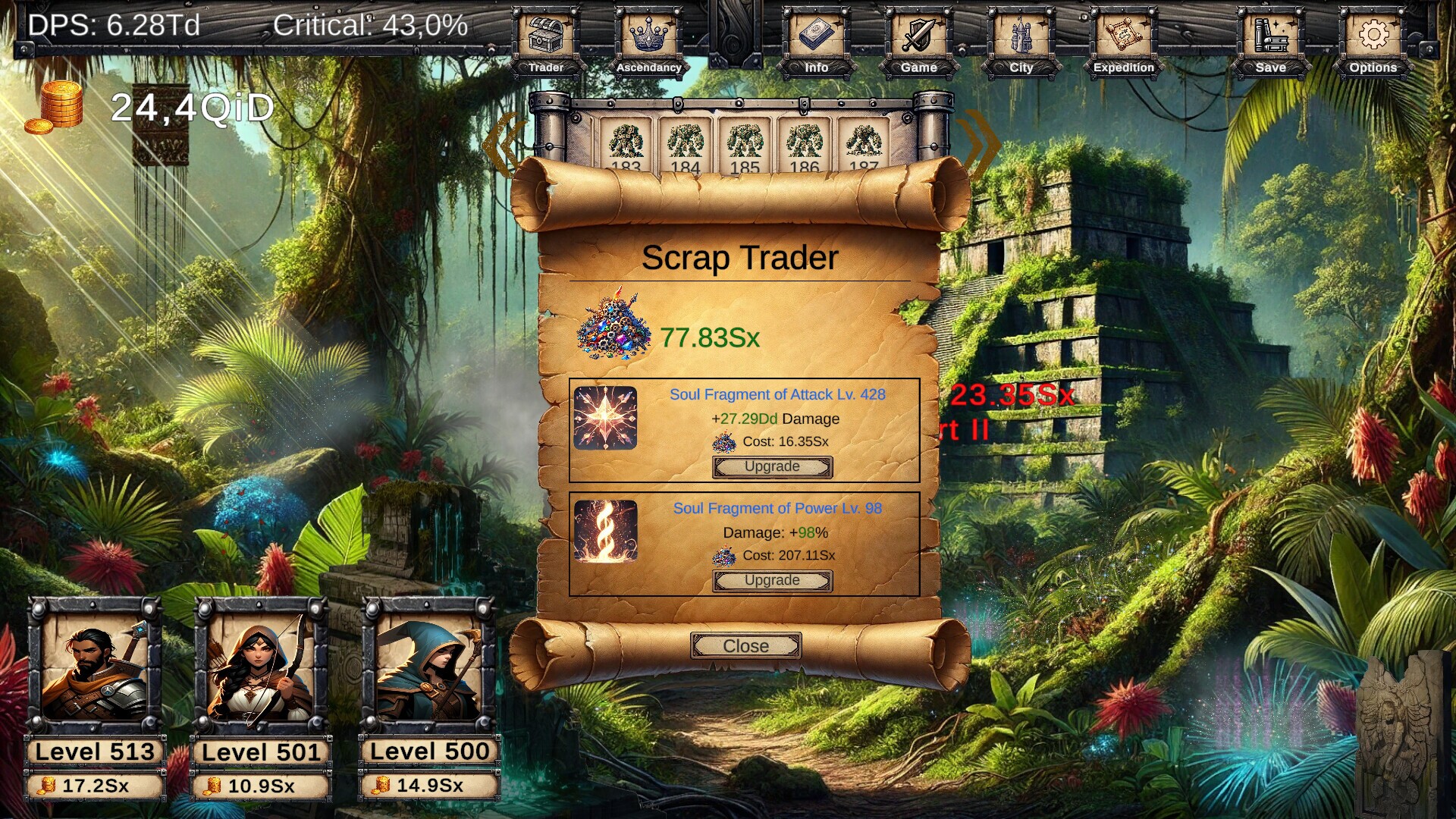Level up the Level 501 archer hero
This screenshot has width=1456, height=819.
[261, 786]
